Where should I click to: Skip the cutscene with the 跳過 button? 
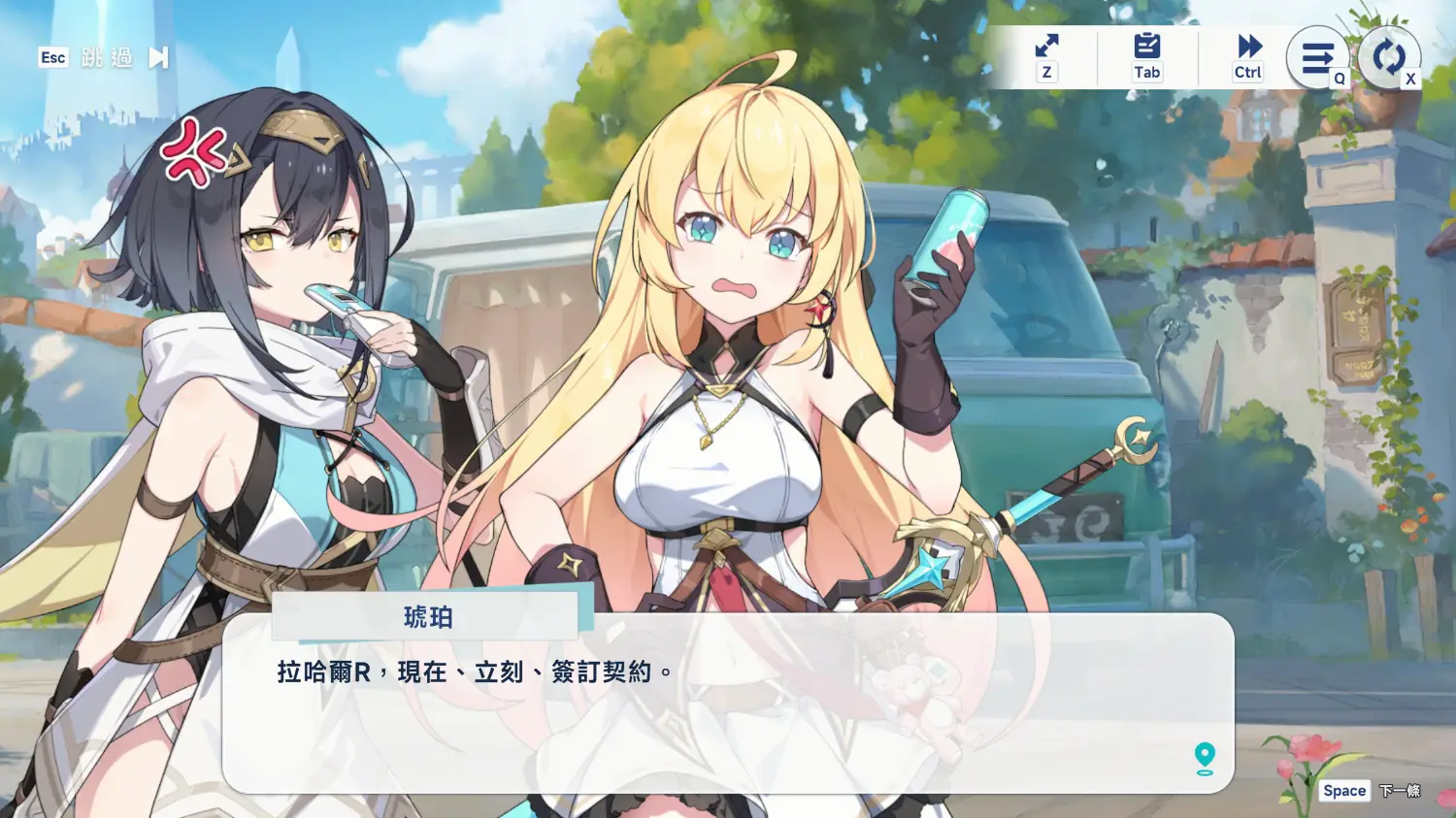click(x=107, y=58)
